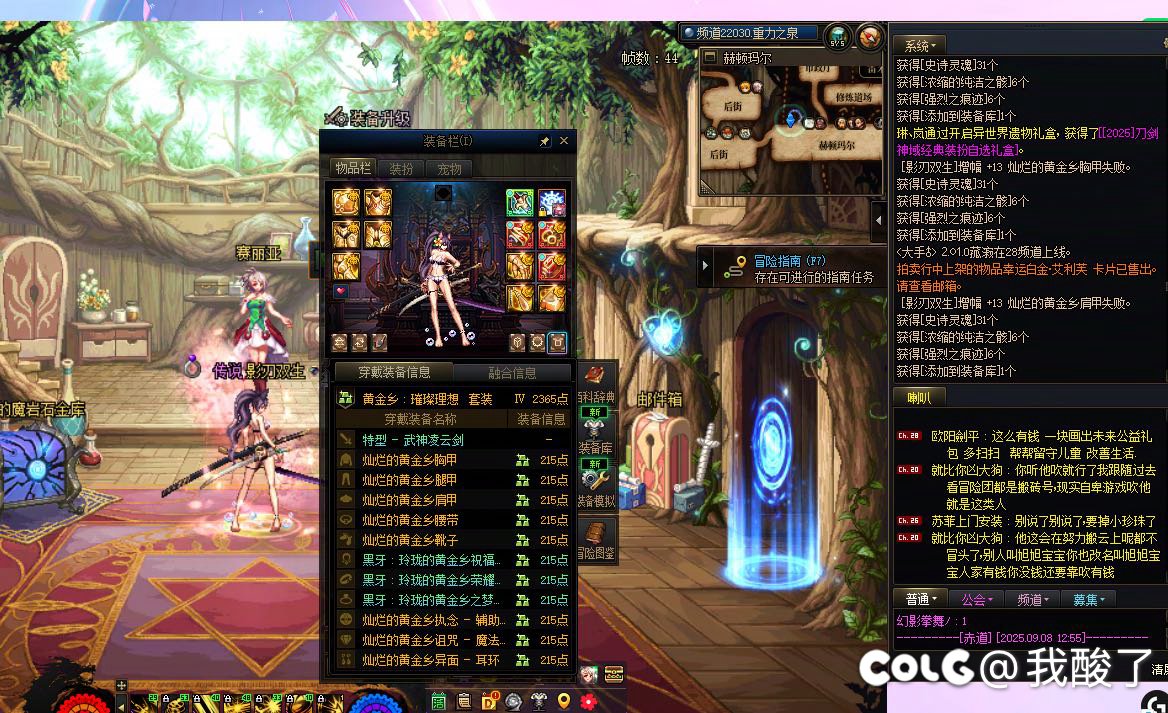Open the 冒险指南 adventure guide
The image size is (1168, 713).
pos(788,268)
